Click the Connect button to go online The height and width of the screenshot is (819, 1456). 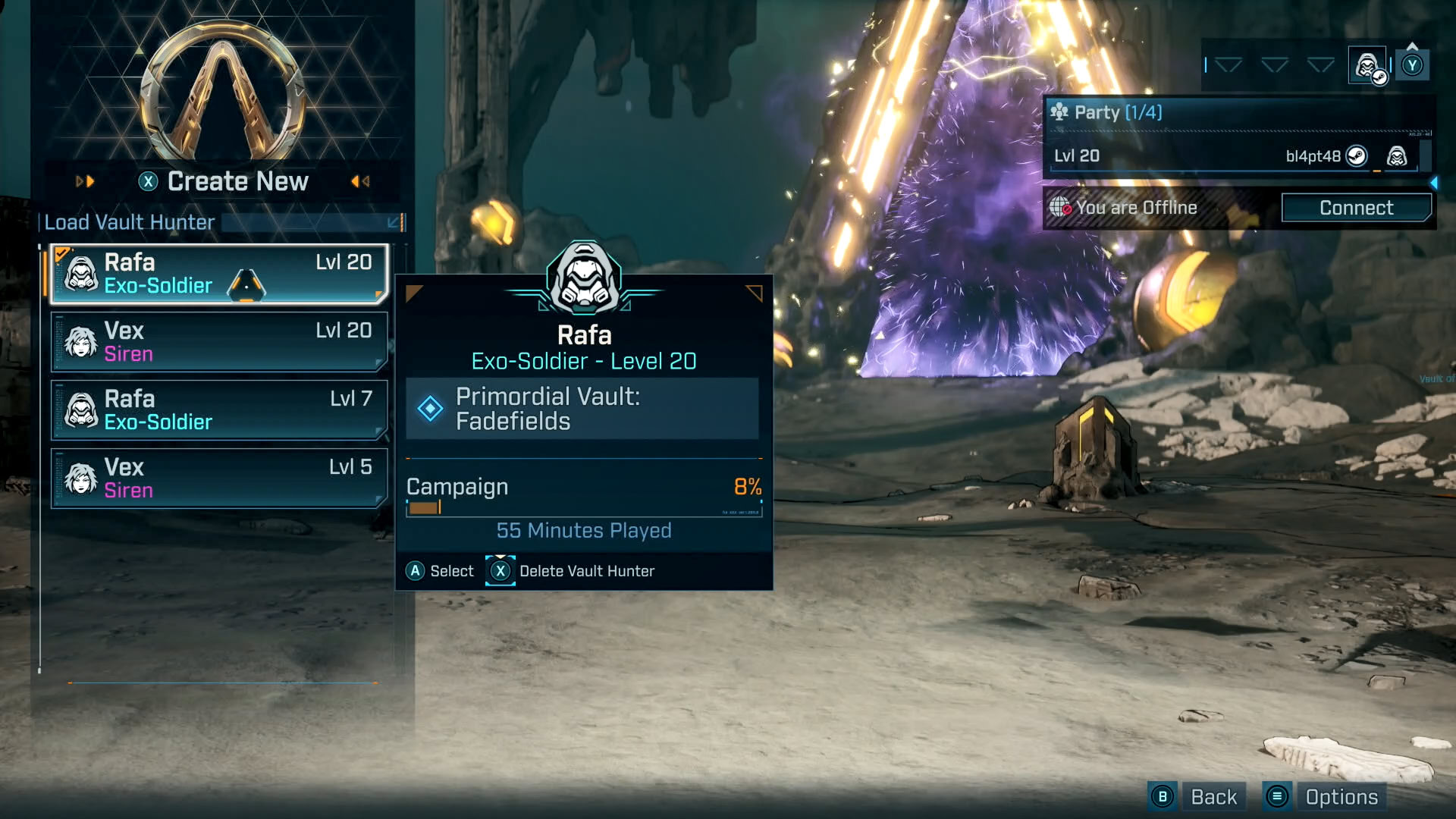coord(1356,208)
